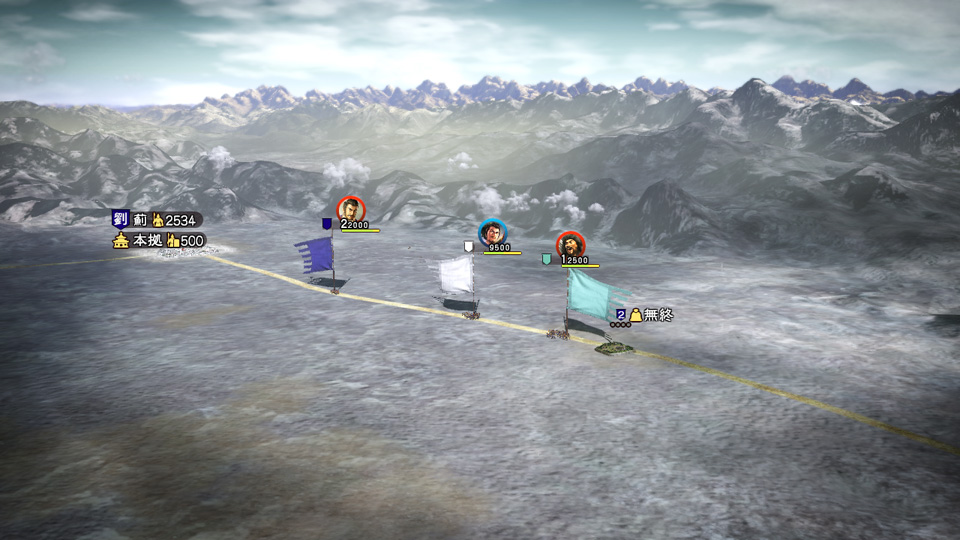This screenshot has width=960, height=540.
Task: Select the 無終 town label
Action: click(658, 315)
